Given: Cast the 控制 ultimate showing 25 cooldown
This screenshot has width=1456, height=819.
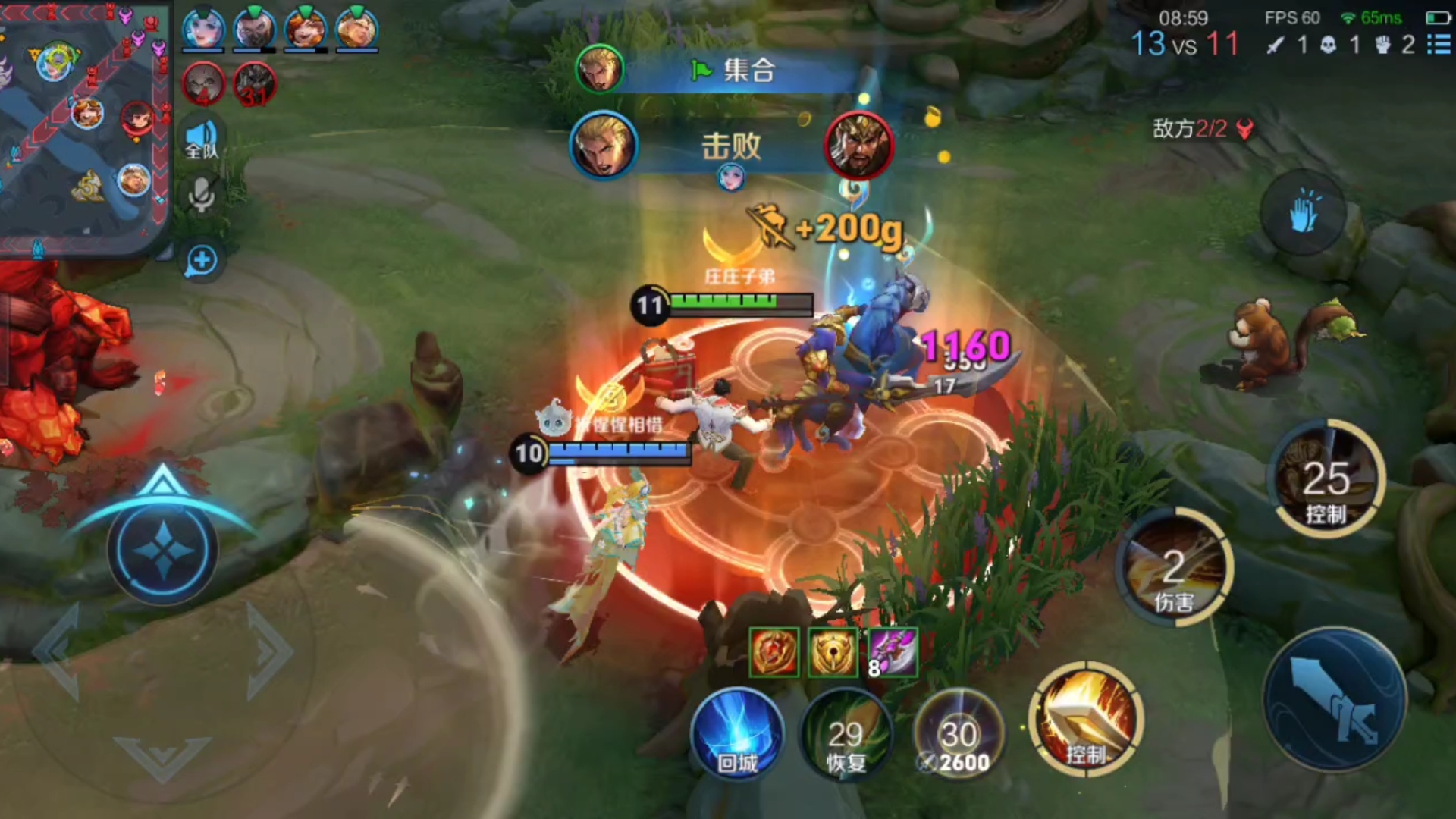Looking at the screenshot, I should (1327, 479).
